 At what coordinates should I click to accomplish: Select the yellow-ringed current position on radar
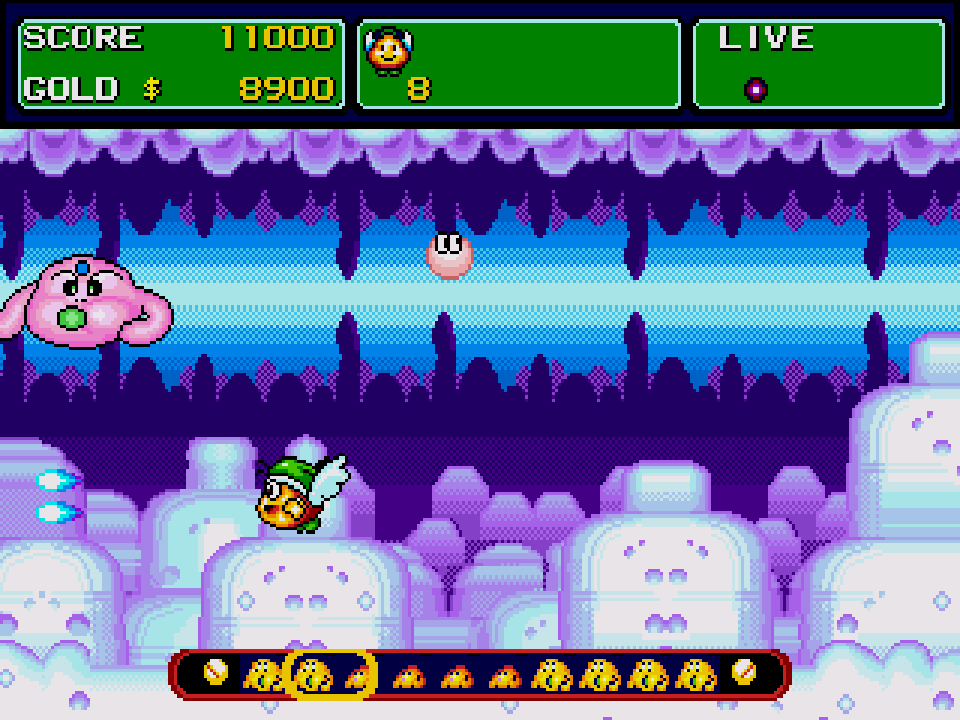point(331,674)
